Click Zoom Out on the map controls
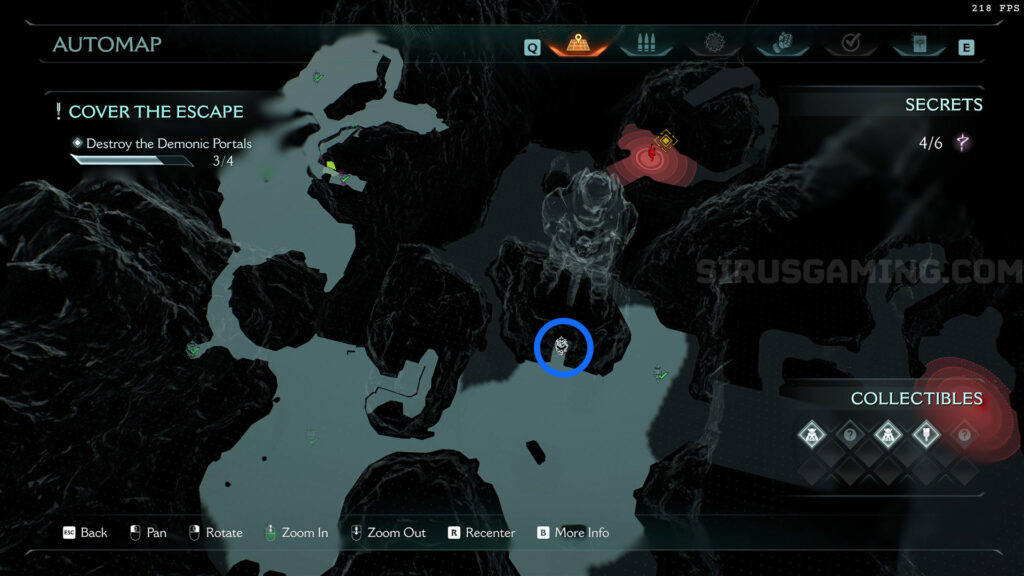Screen dimensions: 1024x576 click(388, 533)
